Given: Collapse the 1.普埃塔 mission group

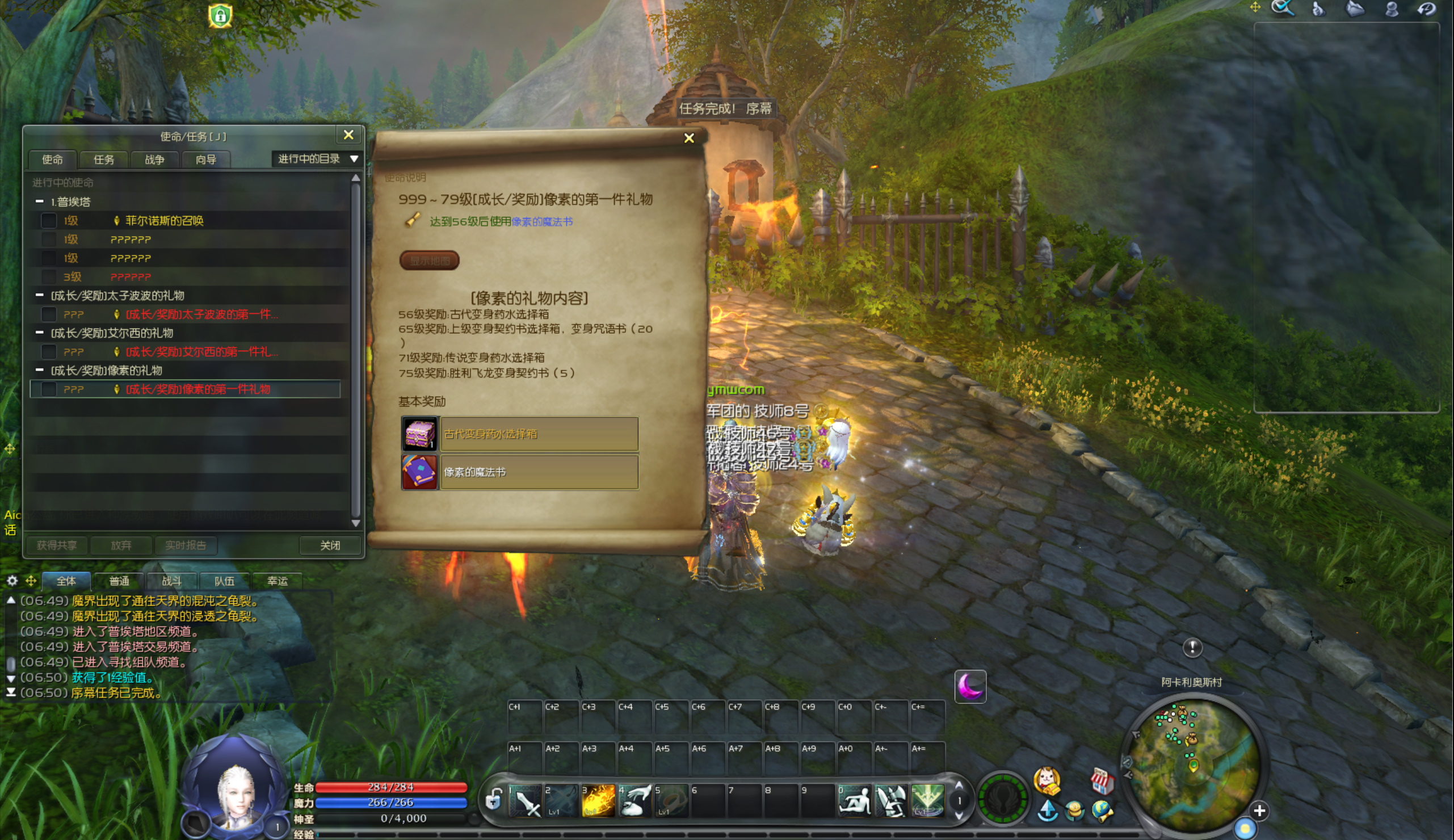Looking at the screenshot, I should 39,201.
